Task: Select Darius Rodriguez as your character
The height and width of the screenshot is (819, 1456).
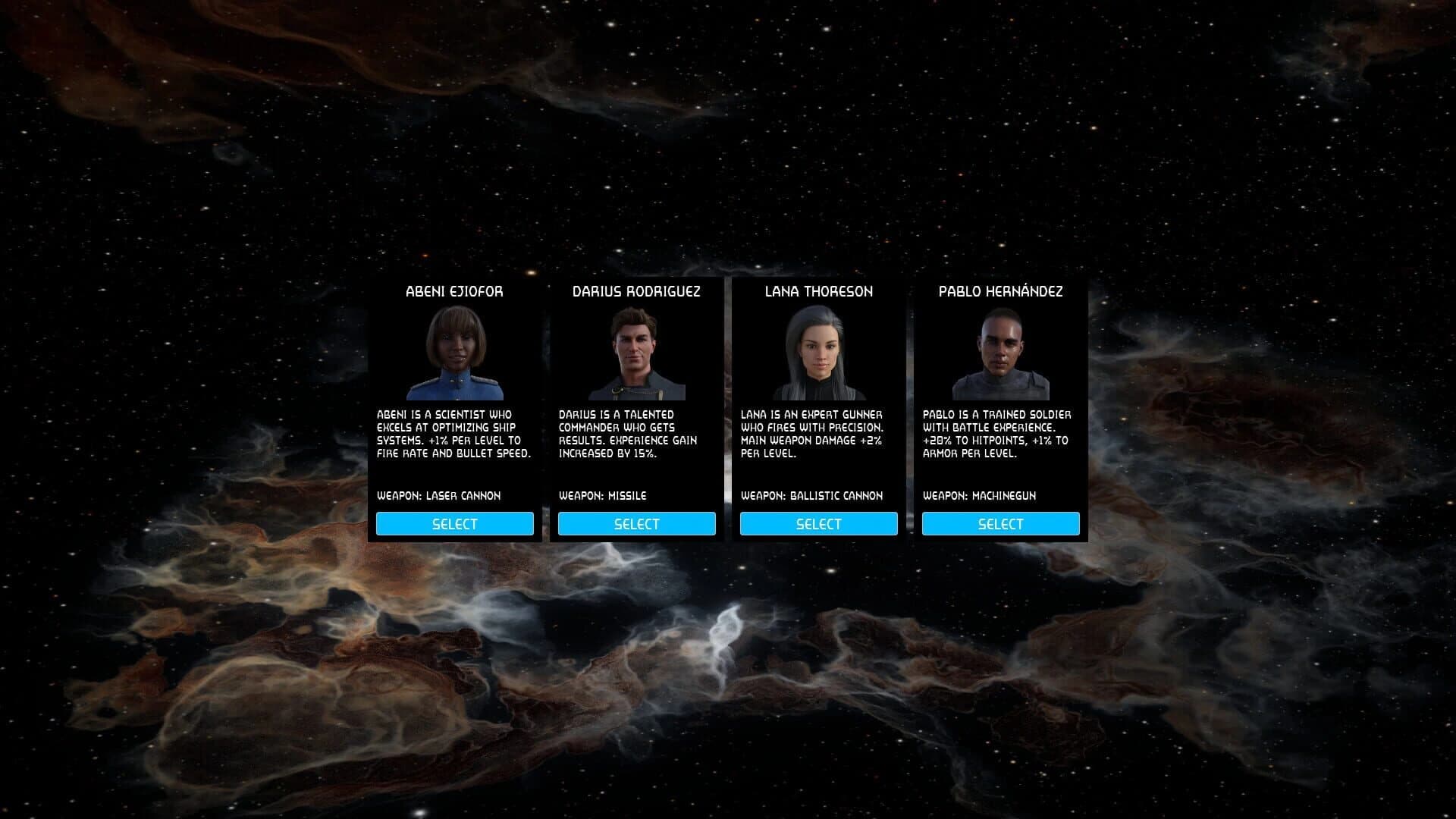Action: coord(637,523)
